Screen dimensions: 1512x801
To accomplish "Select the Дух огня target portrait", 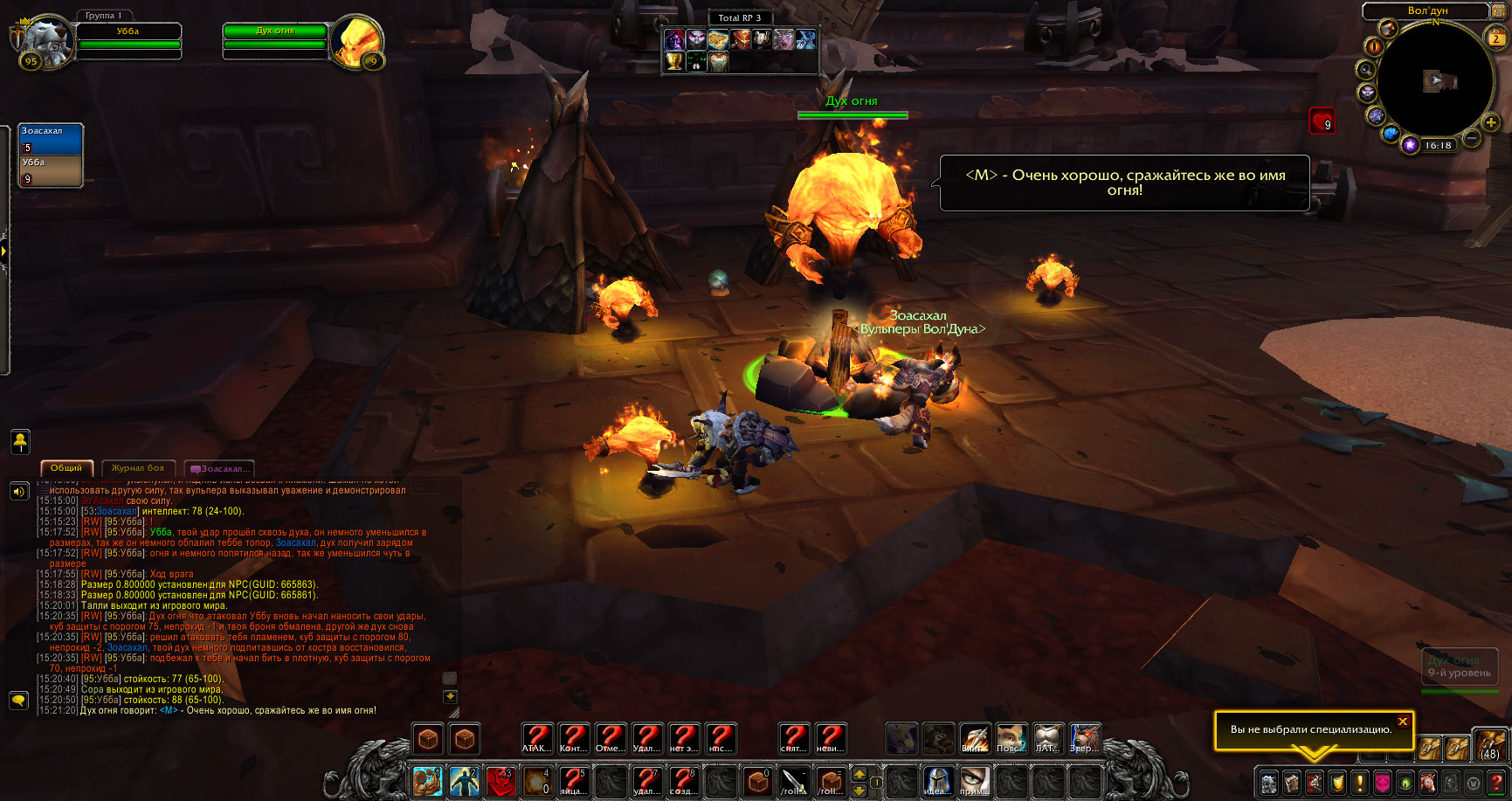I will pos(358,39).
